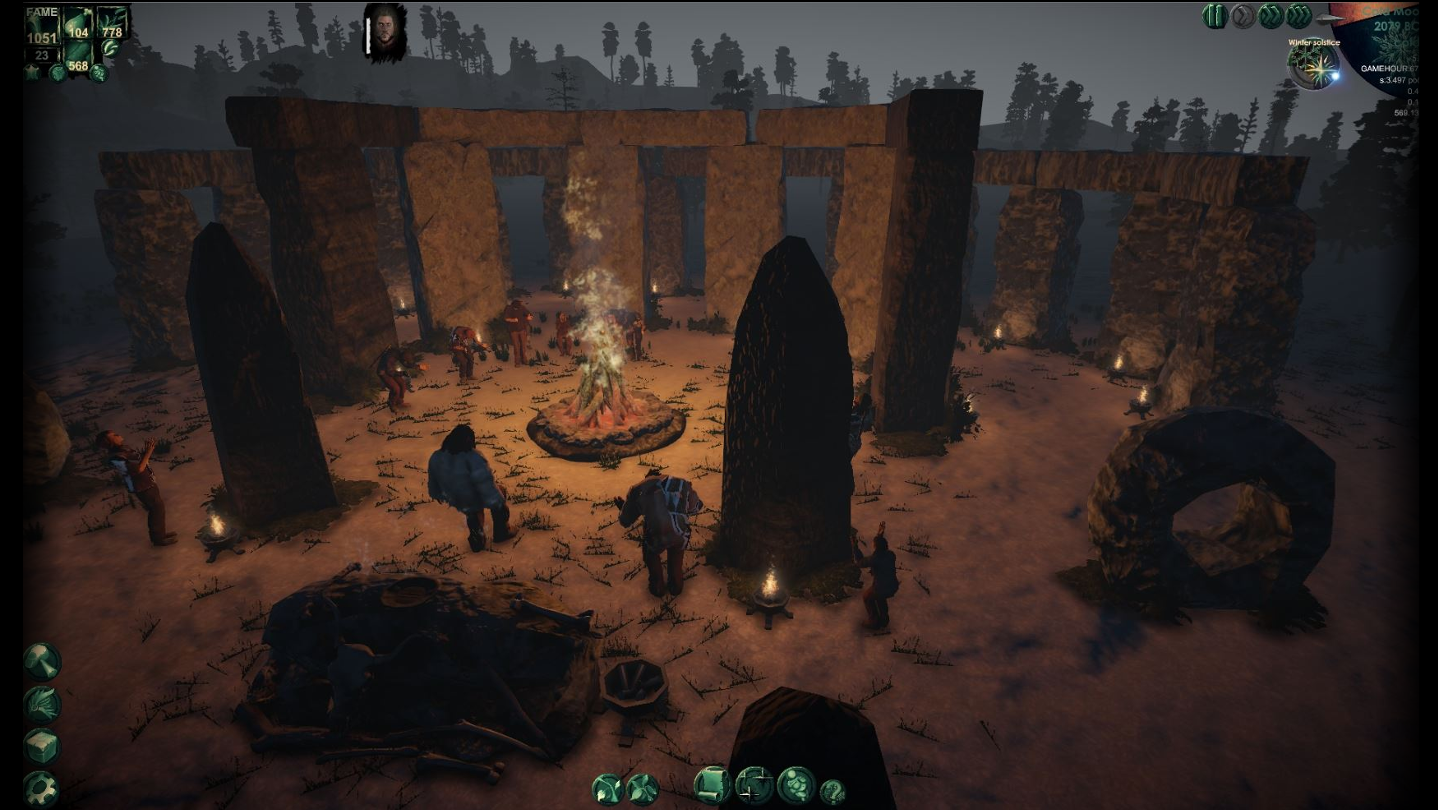Pause the game with the pause button
This screenshot has height=810, width=1438.
click(x=1215, y=16)
